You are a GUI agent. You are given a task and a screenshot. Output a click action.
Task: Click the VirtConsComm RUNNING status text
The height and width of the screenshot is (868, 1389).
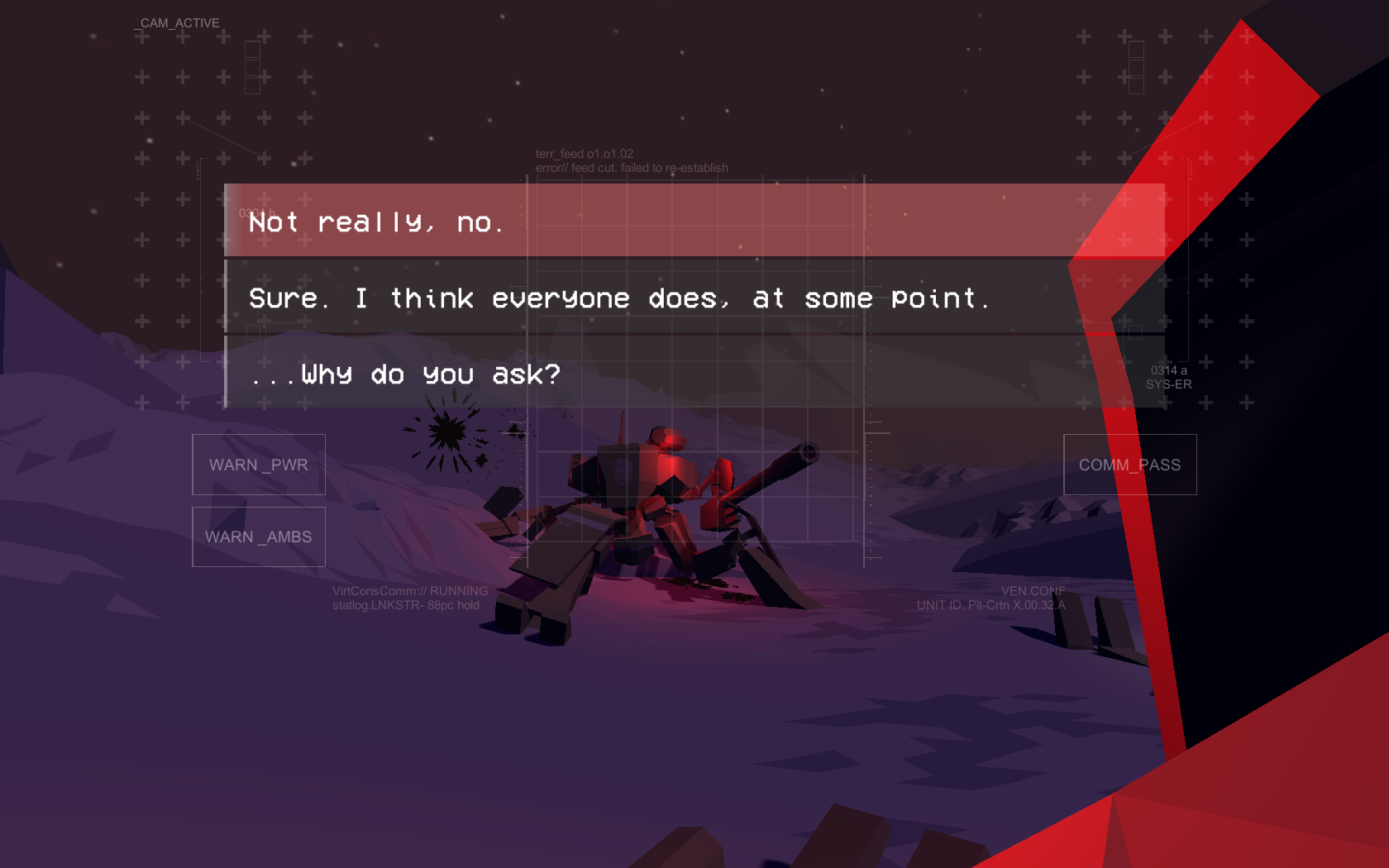410,590
